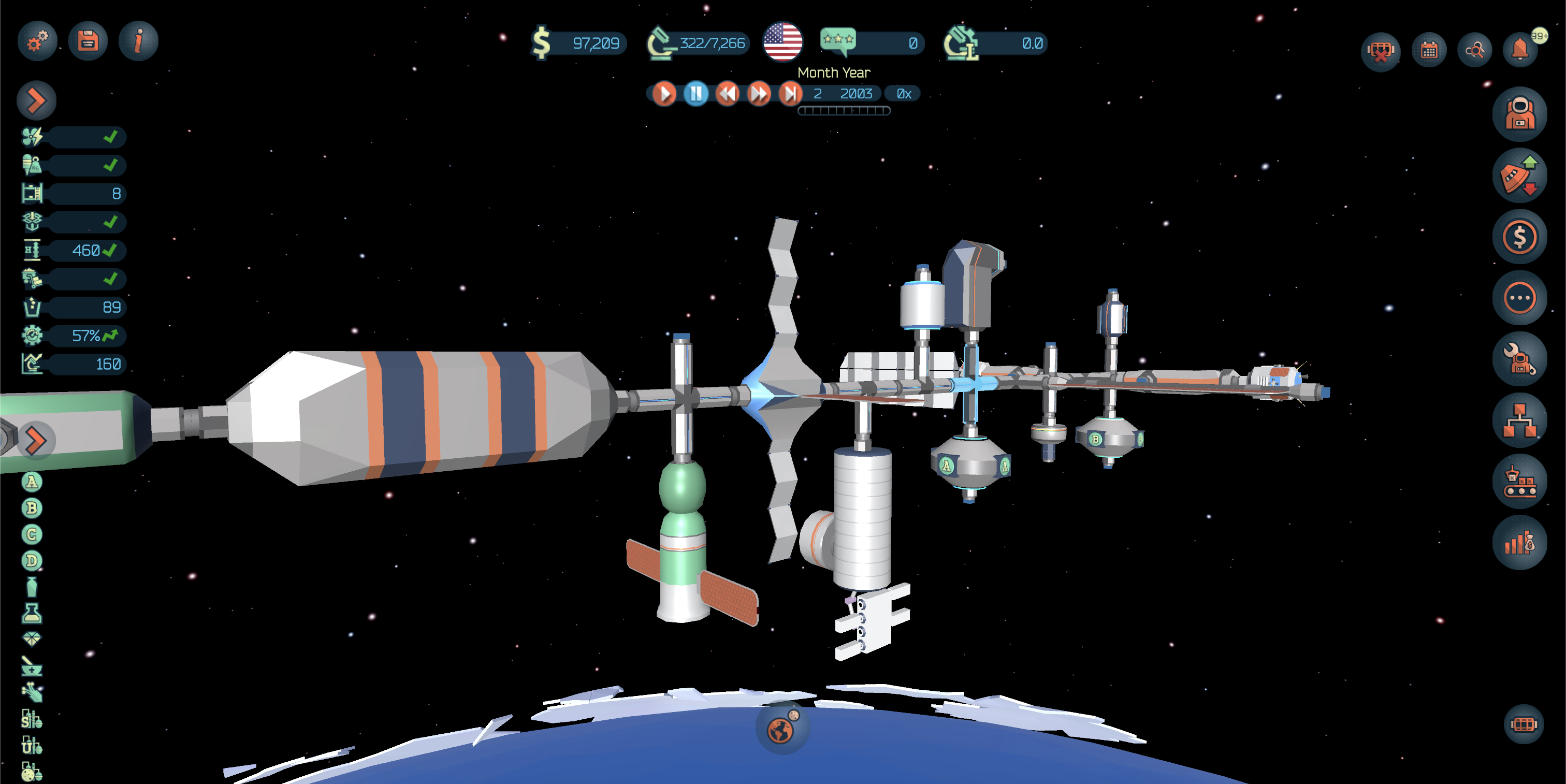
Task: Open the ellipsis more-options menu
Action: (x=1520, y=298)
